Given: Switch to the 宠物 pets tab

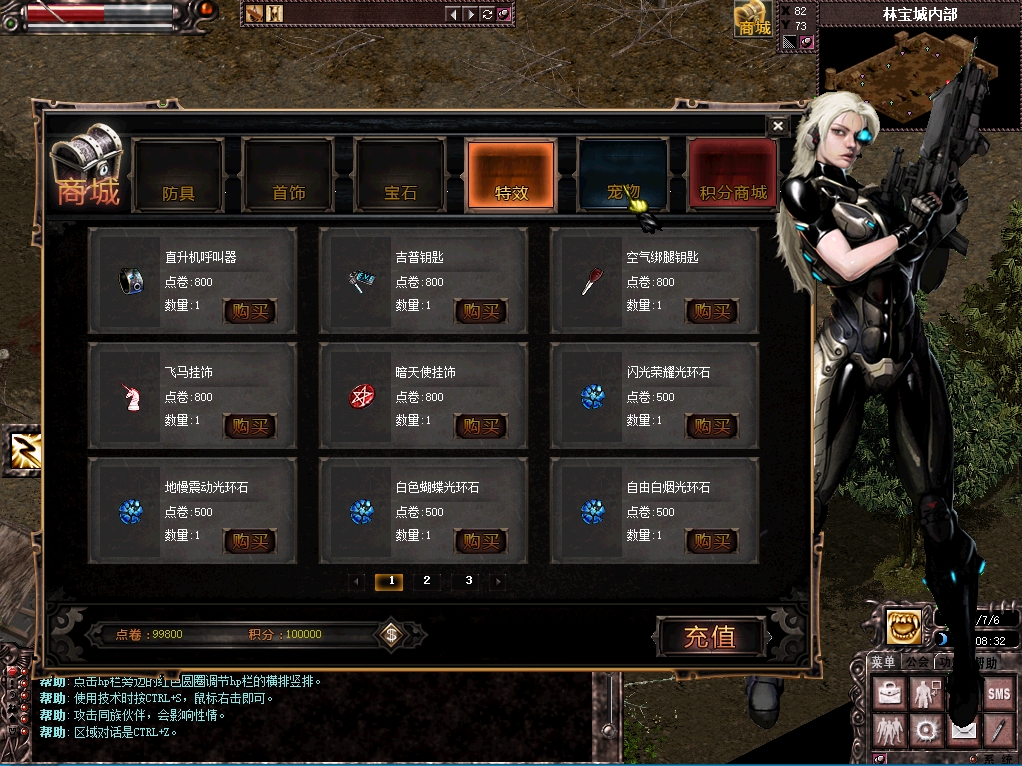Looking at the screenshot, I should coord(622,175).
